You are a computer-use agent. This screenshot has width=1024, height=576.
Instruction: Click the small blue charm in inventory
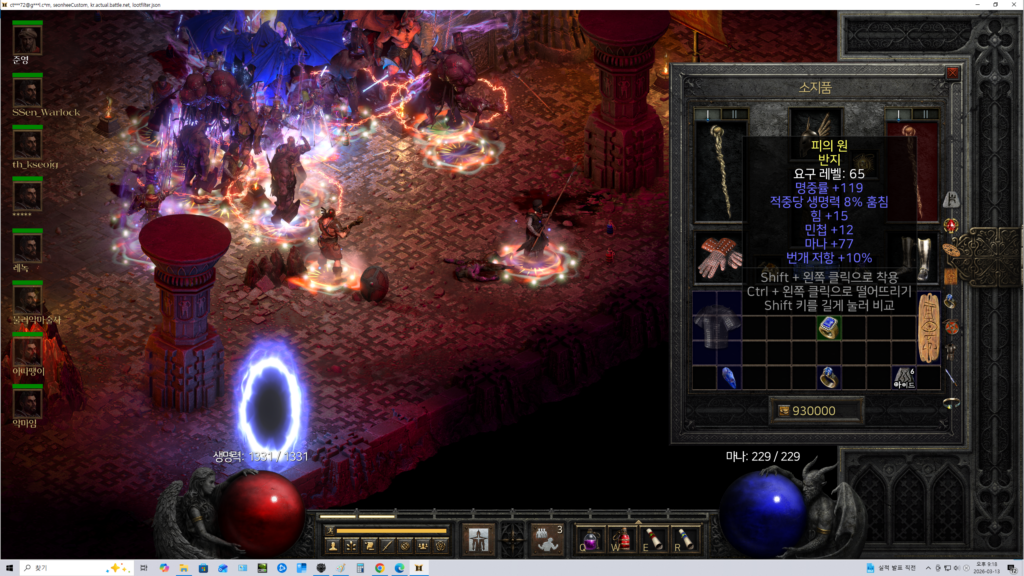729,377
